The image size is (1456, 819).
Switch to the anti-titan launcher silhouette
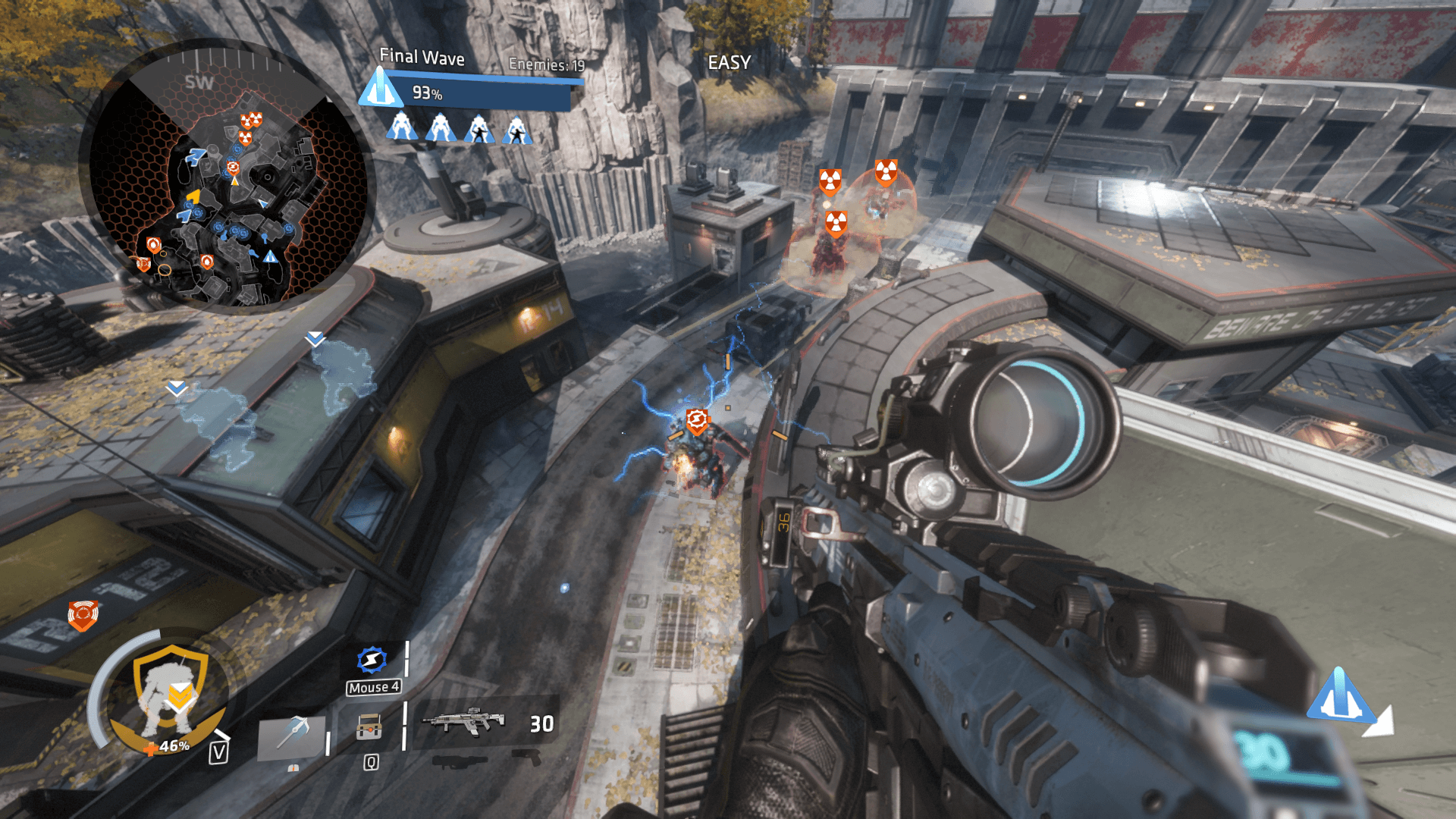tap(460, 760)
